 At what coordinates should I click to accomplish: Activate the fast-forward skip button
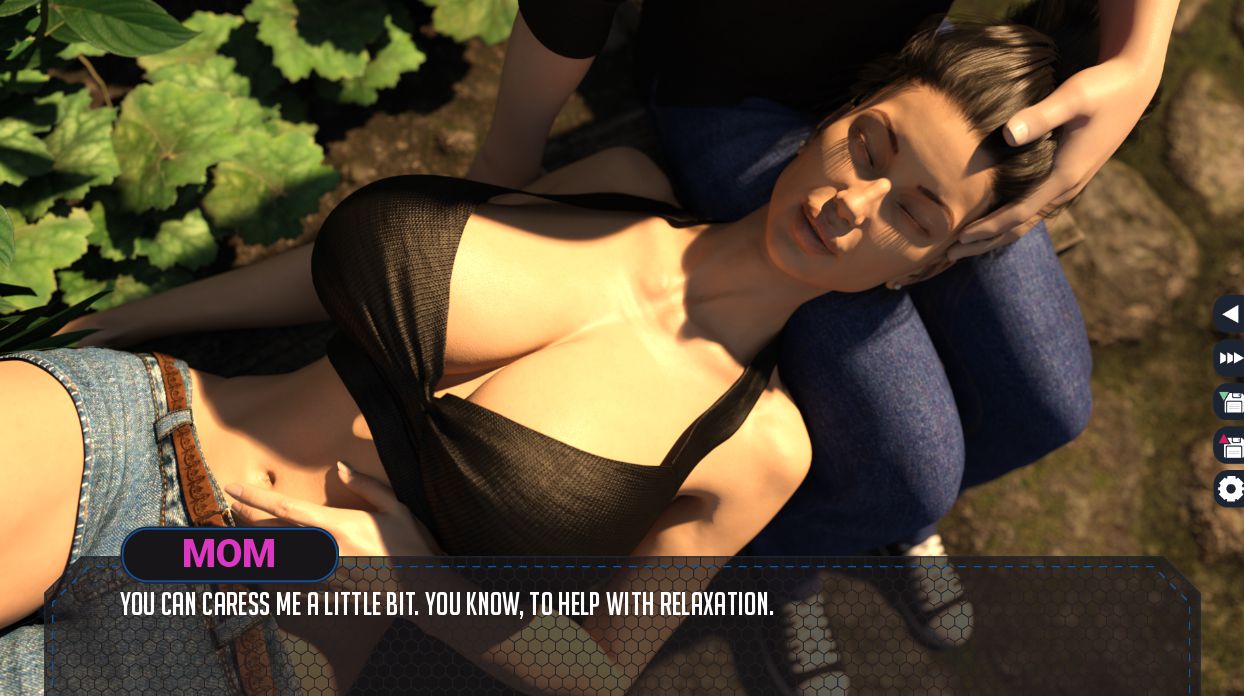click(1230, 358)
